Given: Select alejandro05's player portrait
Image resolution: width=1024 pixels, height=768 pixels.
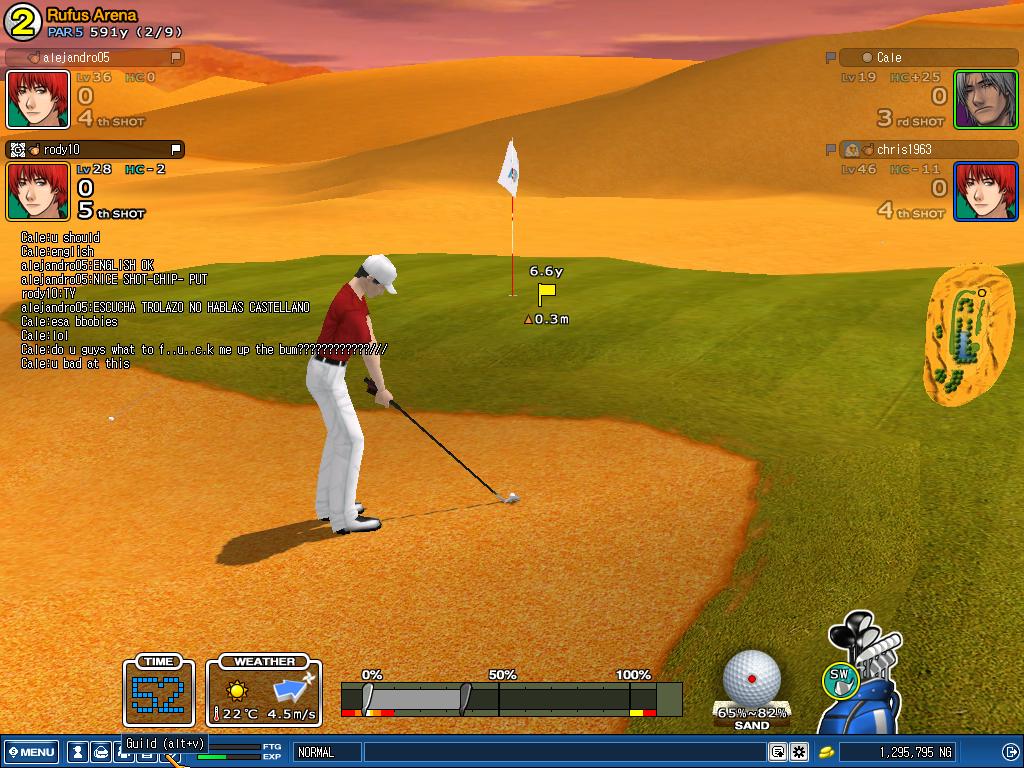Looking at the screenshot, I should 38,99.
